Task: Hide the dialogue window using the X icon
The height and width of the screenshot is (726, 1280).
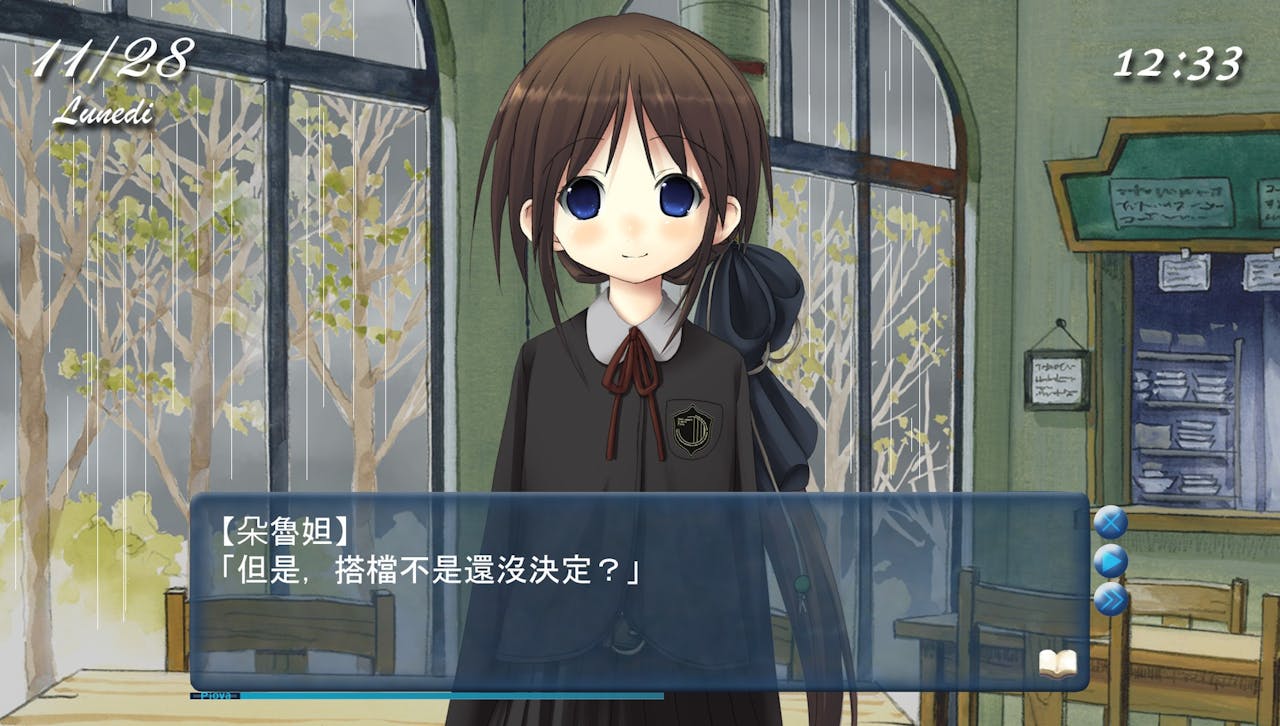Action: 1111,521
